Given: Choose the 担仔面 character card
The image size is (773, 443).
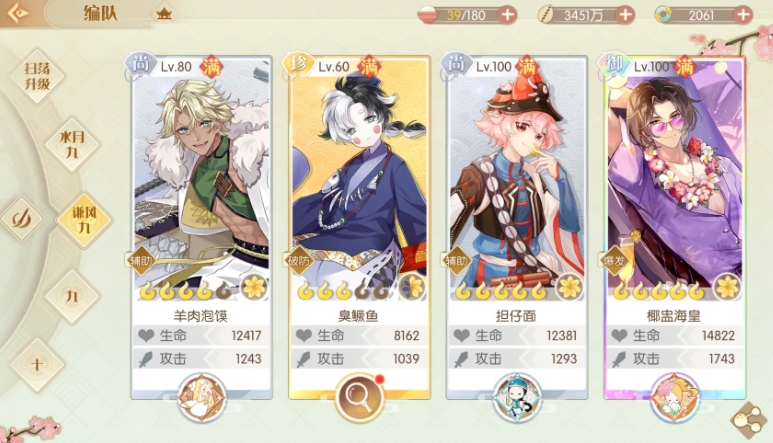Looking at the screenshot, I should click(x=517, y=180).
